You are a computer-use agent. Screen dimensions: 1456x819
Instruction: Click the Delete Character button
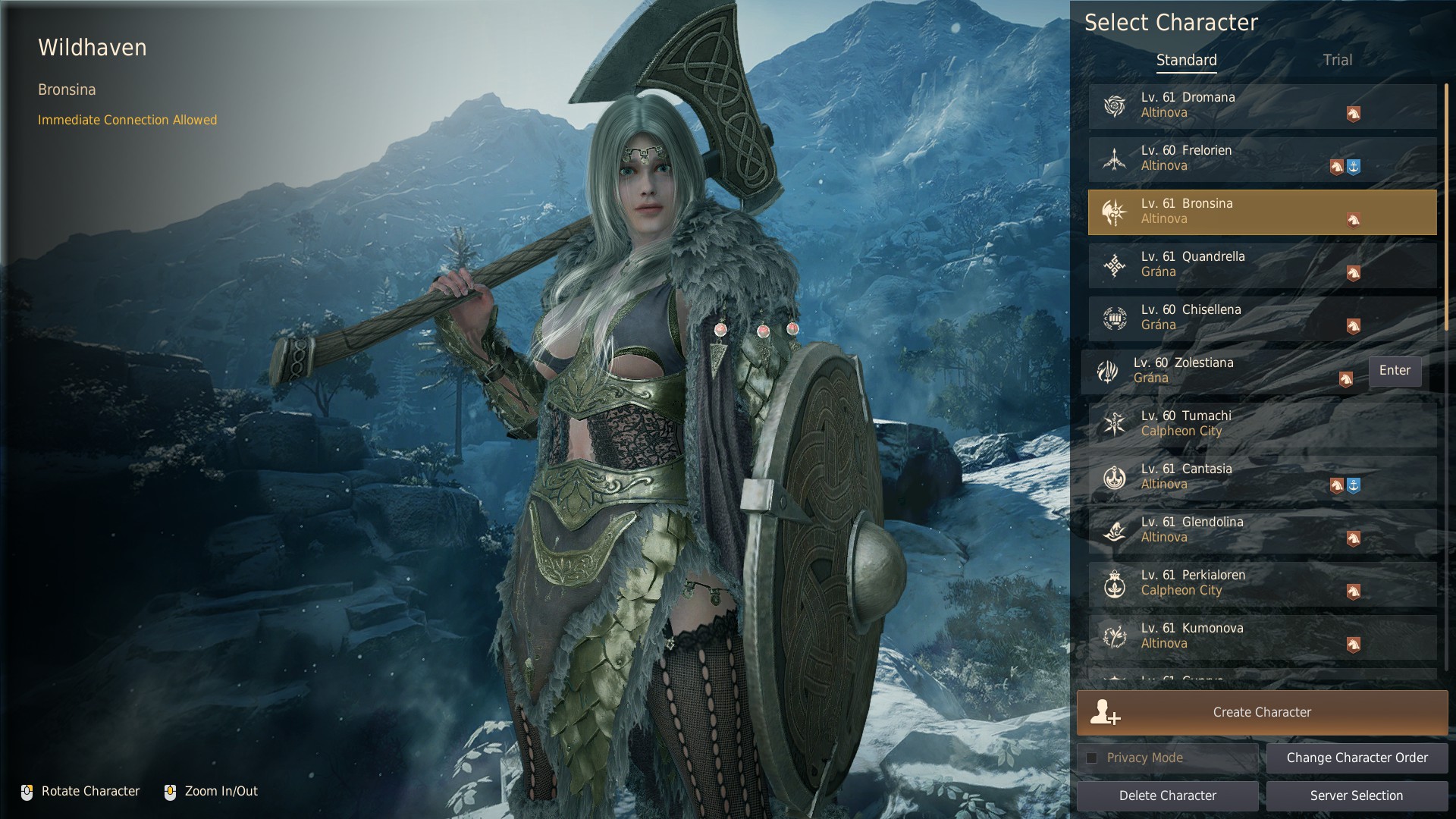pyautogui.click(x=1167, y=795)
